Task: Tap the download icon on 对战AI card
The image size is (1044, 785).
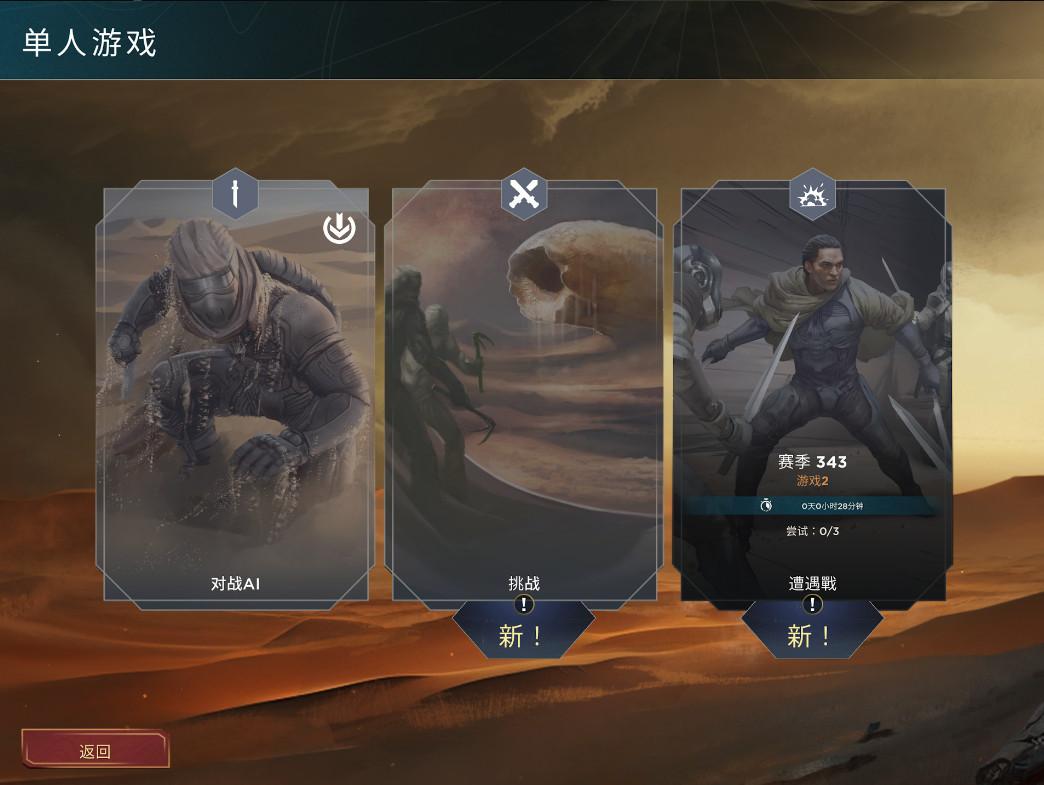Action: coord(339,229)
